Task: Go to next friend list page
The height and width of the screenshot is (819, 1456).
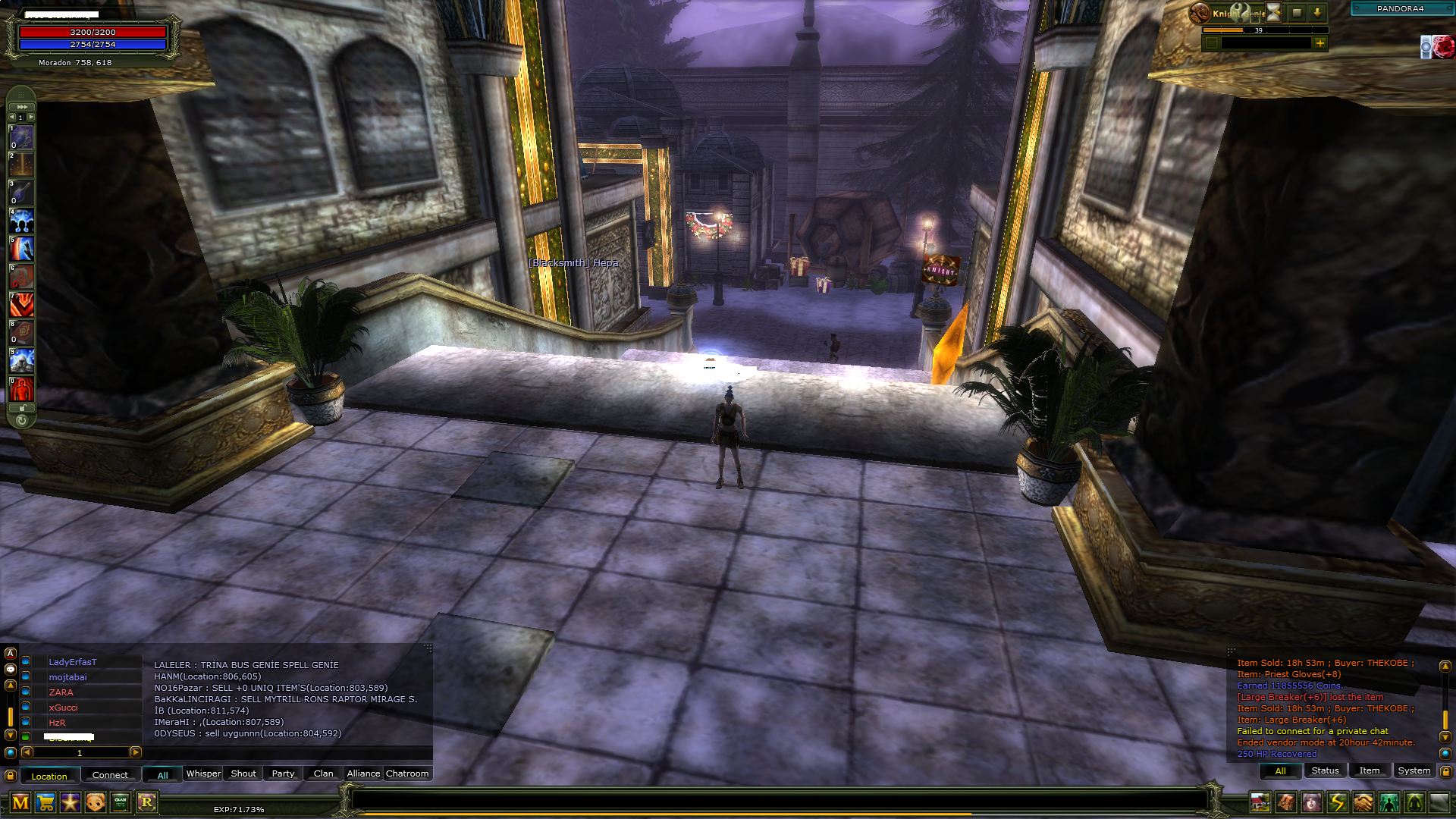Action: [x=136, y=752]
